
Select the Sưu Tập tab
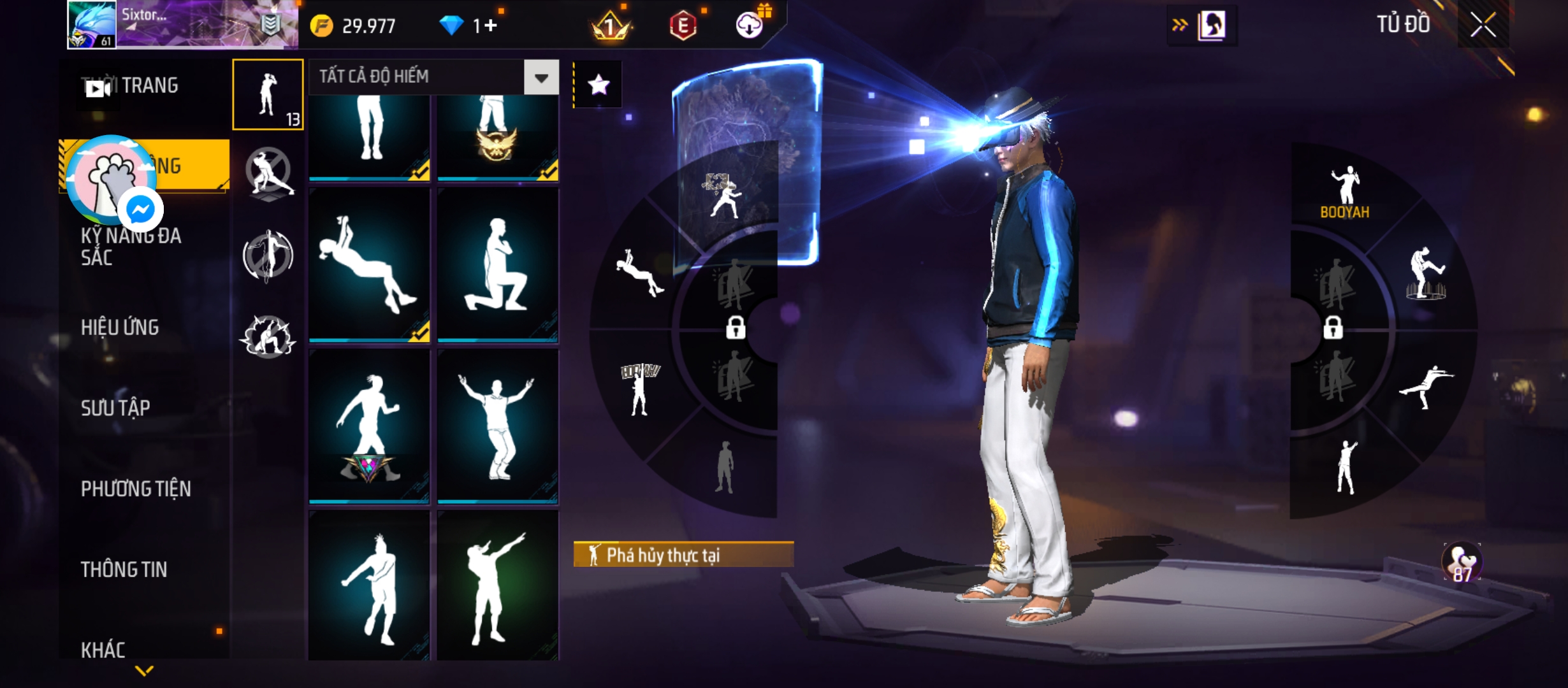tap(115, 408)
